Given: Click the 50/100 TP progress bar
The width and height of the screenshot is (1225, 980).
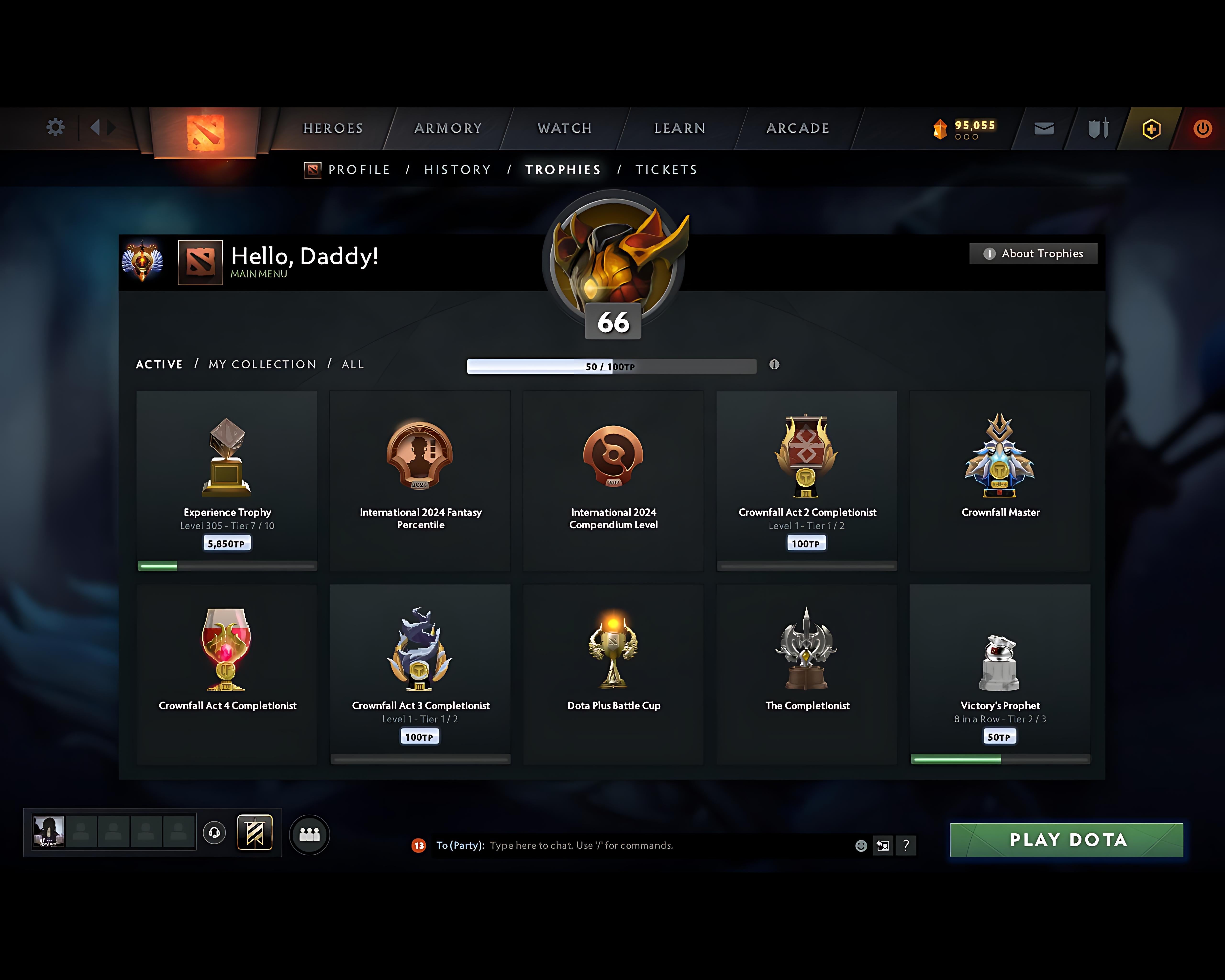Looking at the screenshot, I should pyautogui.click(x=611, y=367).
